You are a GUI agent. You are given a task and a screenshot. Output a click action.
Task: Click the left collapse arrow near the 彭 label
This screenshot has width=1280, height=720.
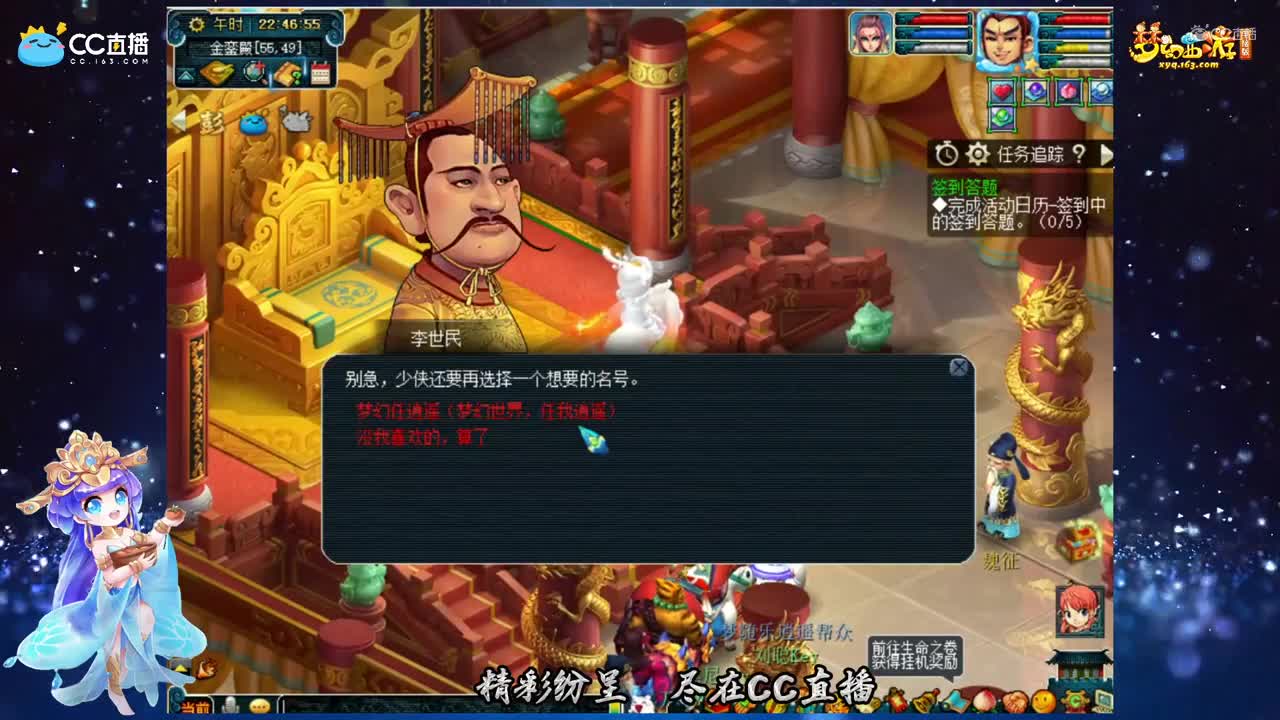179,122
